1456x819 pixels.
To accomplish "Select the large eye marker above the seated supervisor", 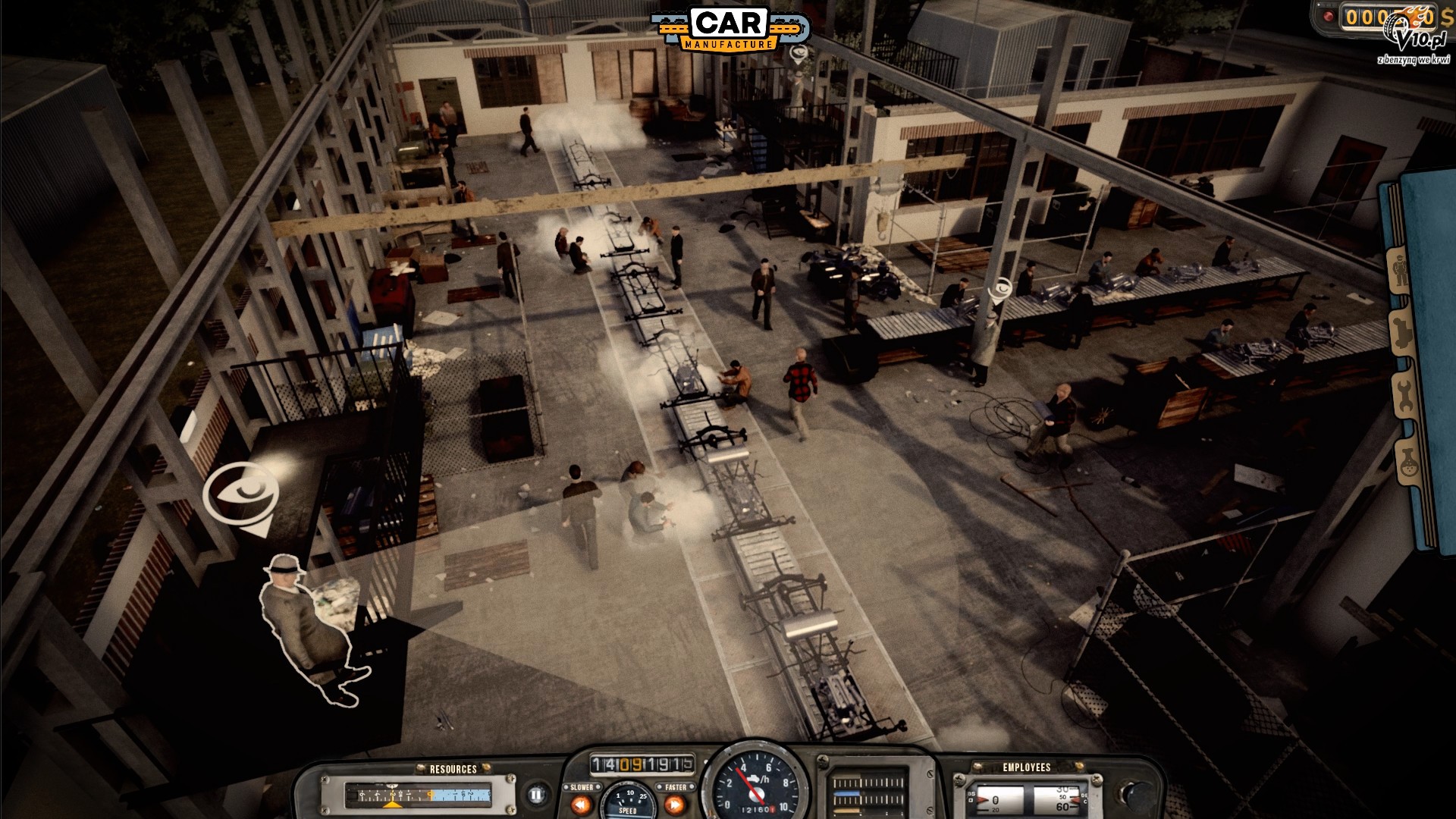I will 240,492.
